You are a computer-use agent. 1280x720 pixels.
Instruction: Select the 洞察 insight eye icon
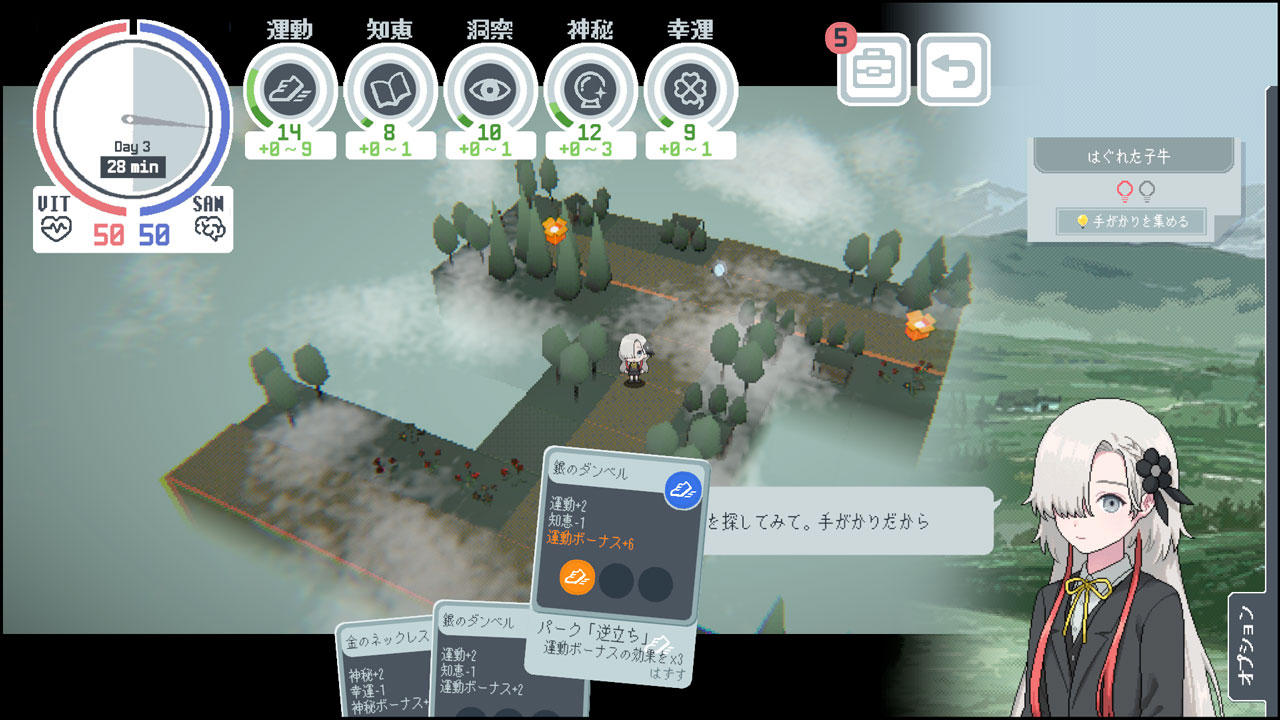coord(490,88)
